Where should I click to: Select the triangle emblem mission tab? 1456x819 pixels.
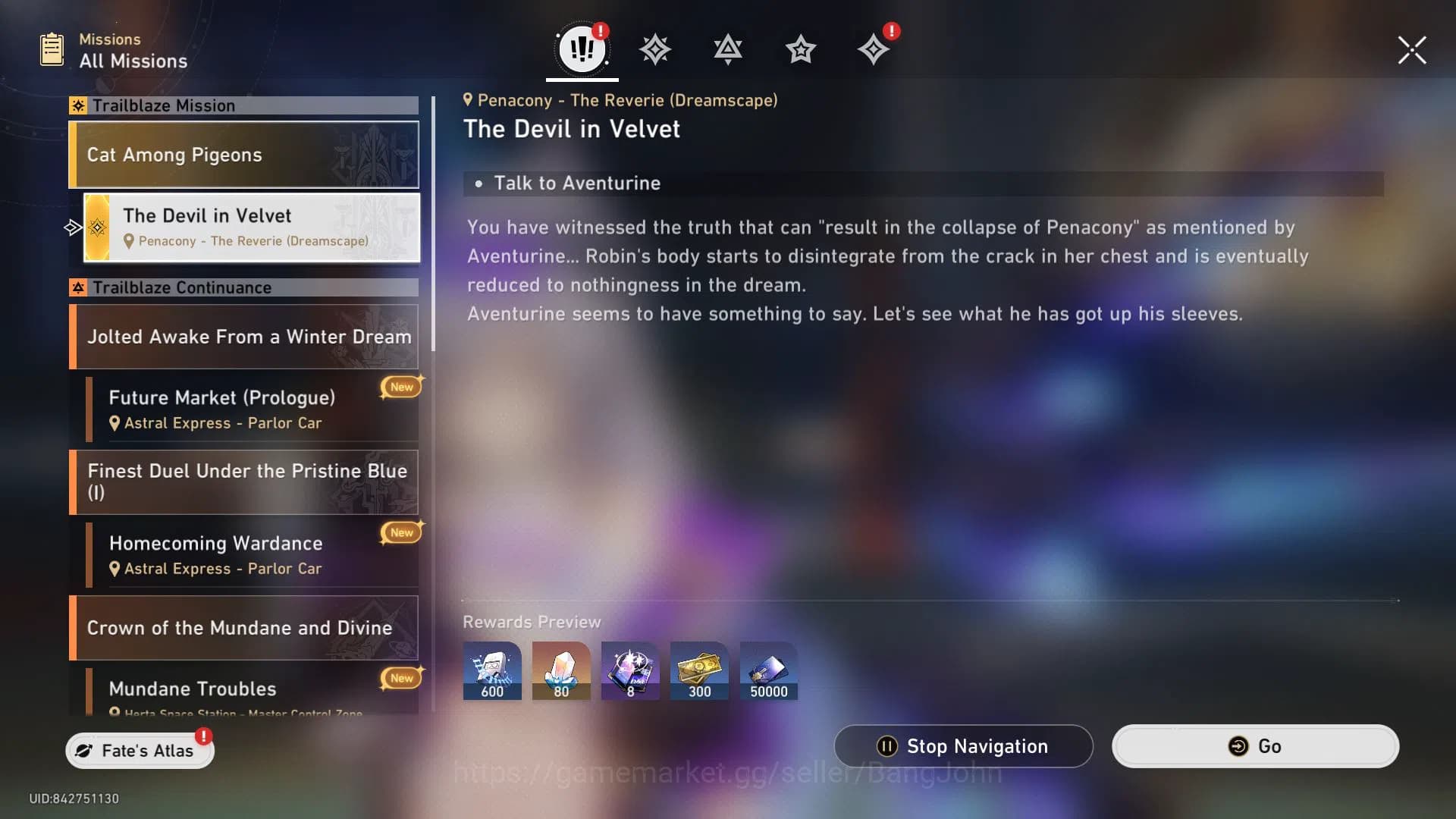click(727, 50)
